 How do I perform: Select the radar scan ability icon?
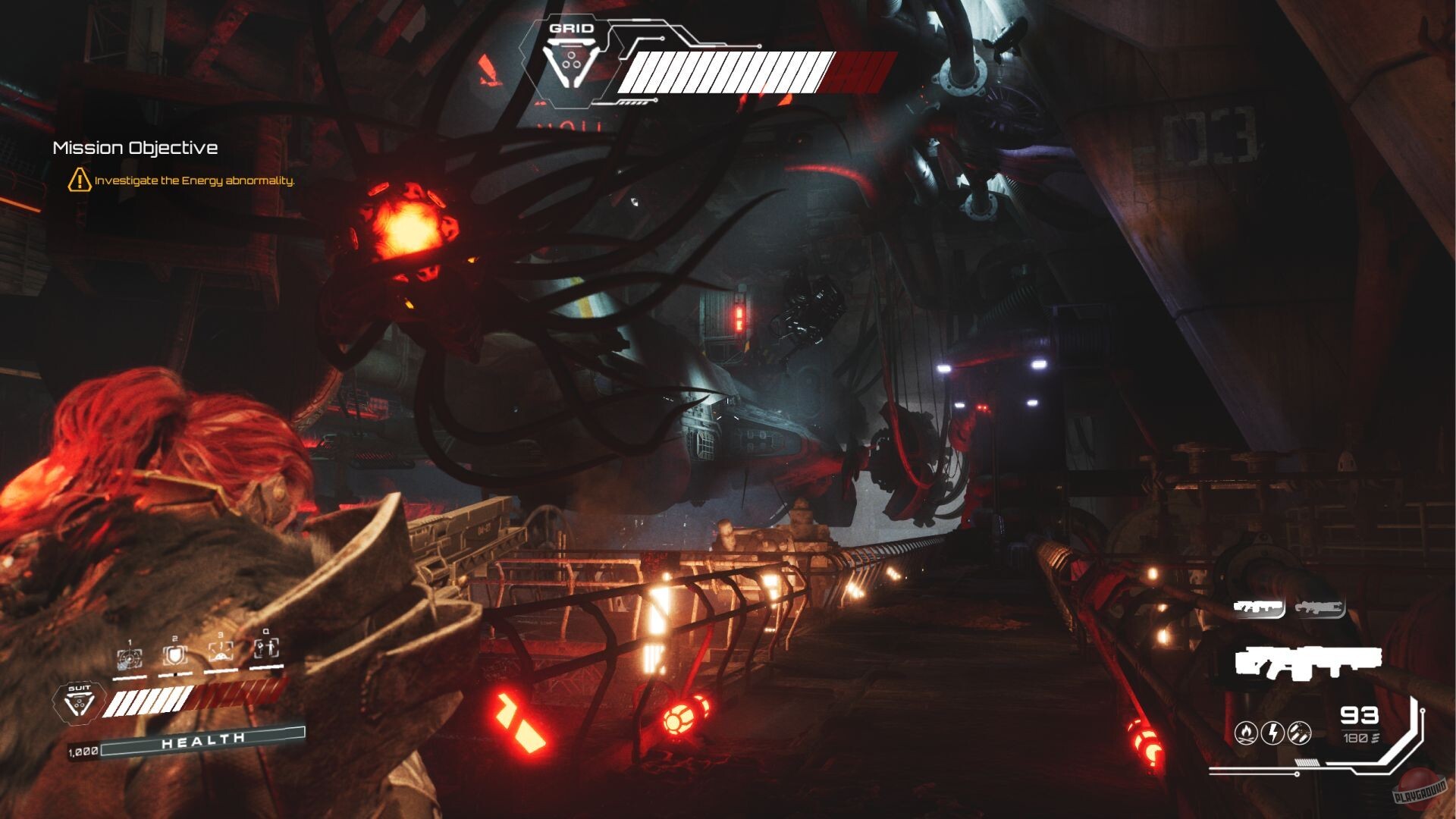click(130, 657)
